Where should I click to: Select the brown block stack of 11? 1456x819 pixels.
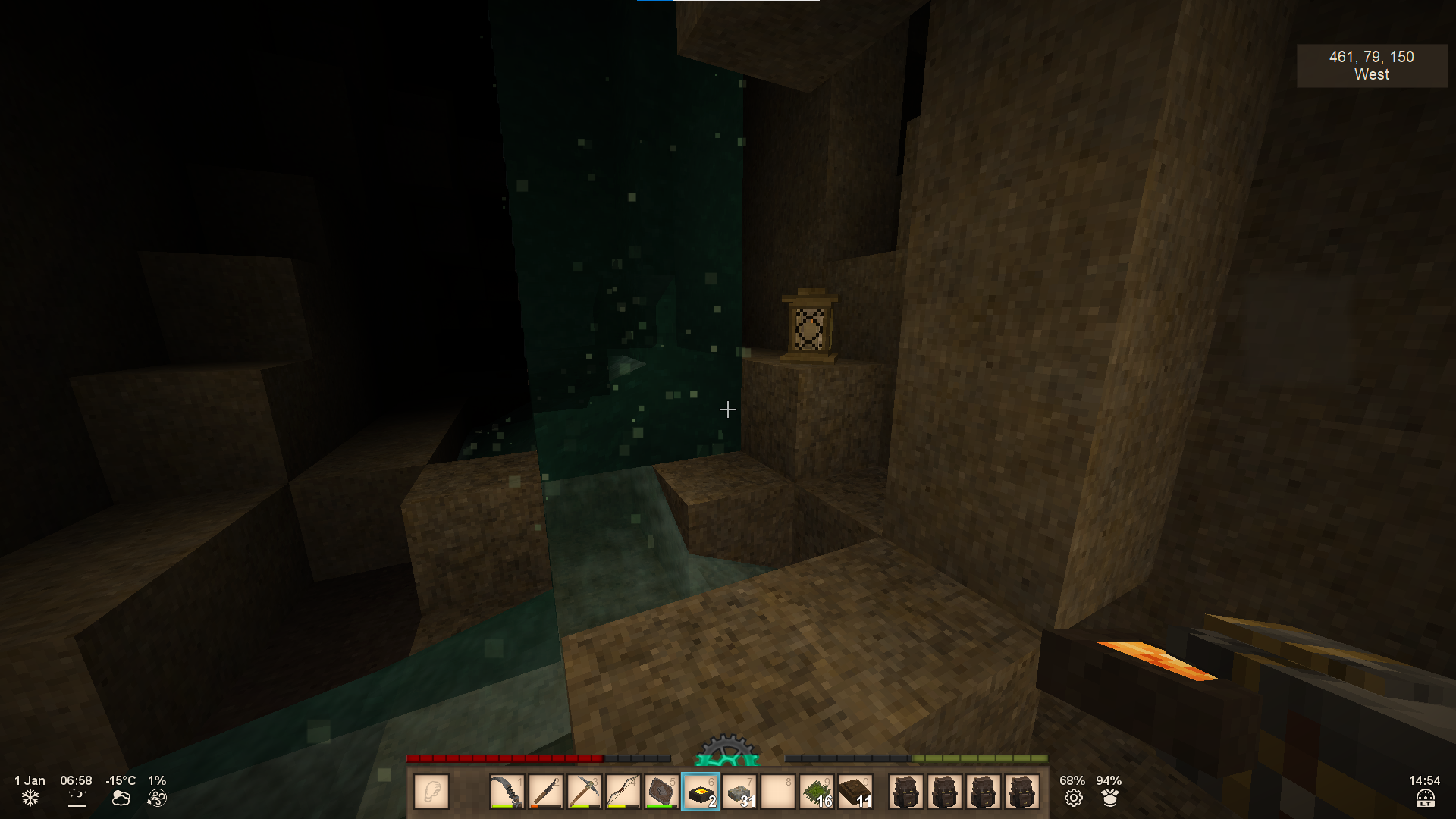[855, 792]
